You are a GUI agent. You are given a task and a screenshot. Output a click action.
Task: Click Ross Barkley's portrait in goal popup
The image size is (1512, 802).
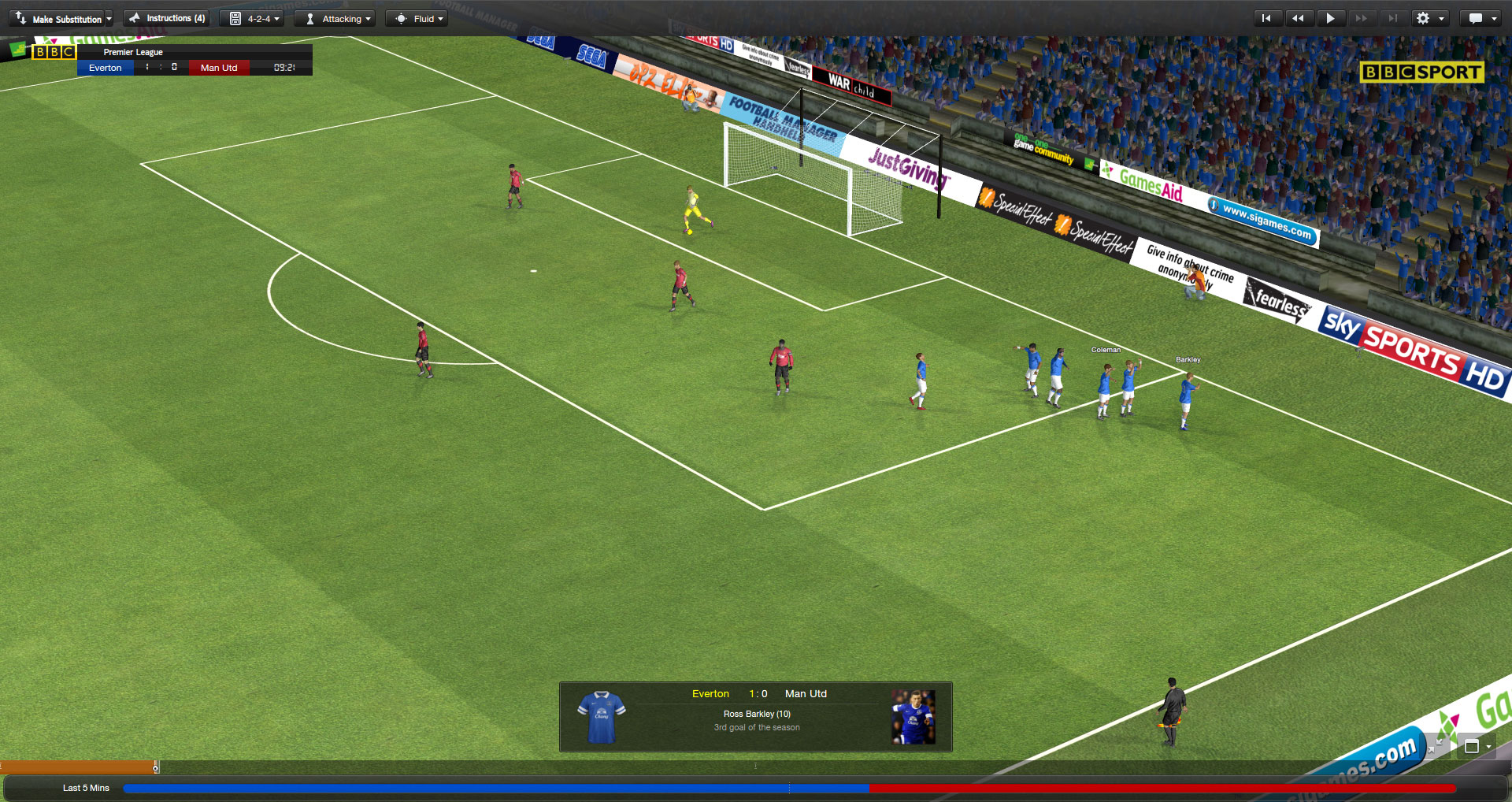click(x=913, y=717)
